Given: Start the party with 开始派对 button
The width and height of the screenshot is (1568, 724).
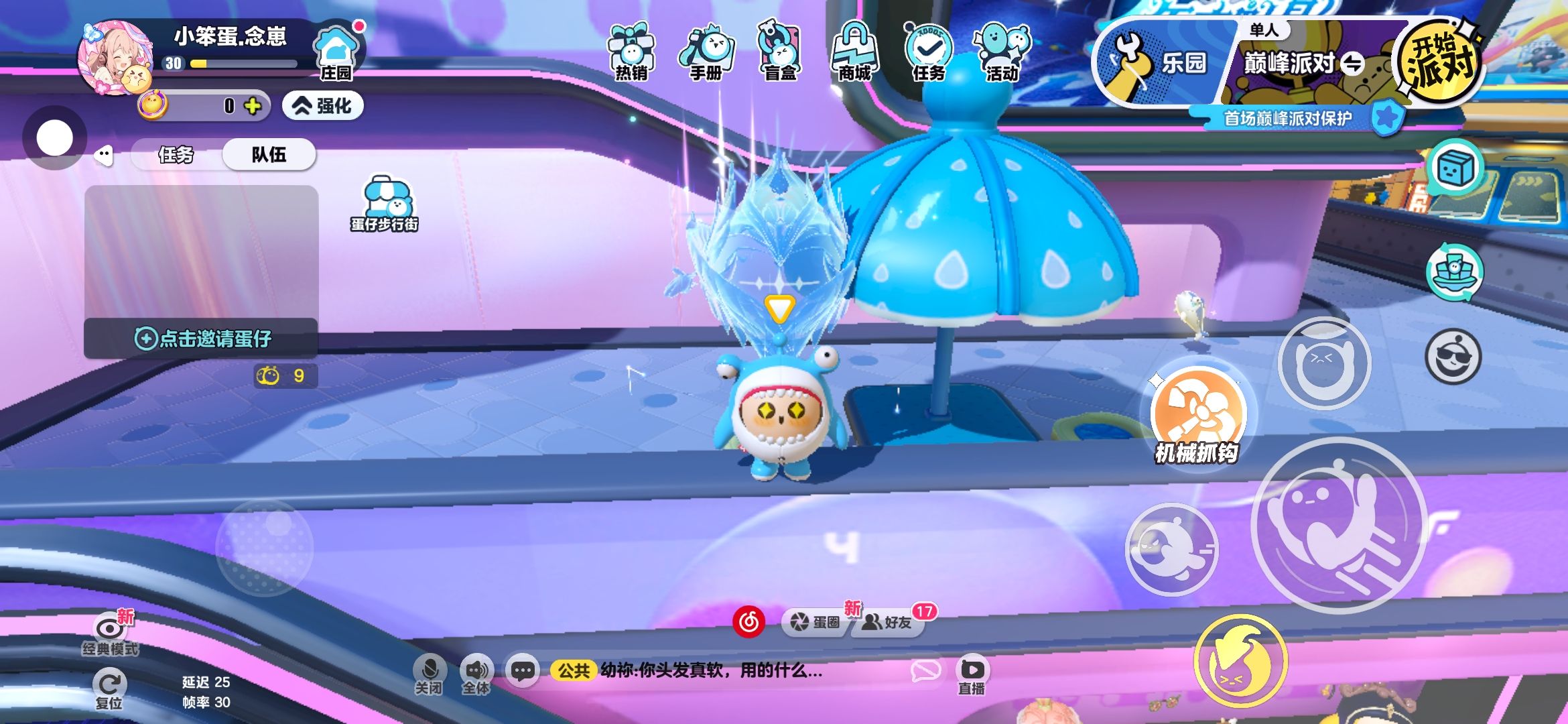Looking at the screenshot, I should pos(1439,62).
